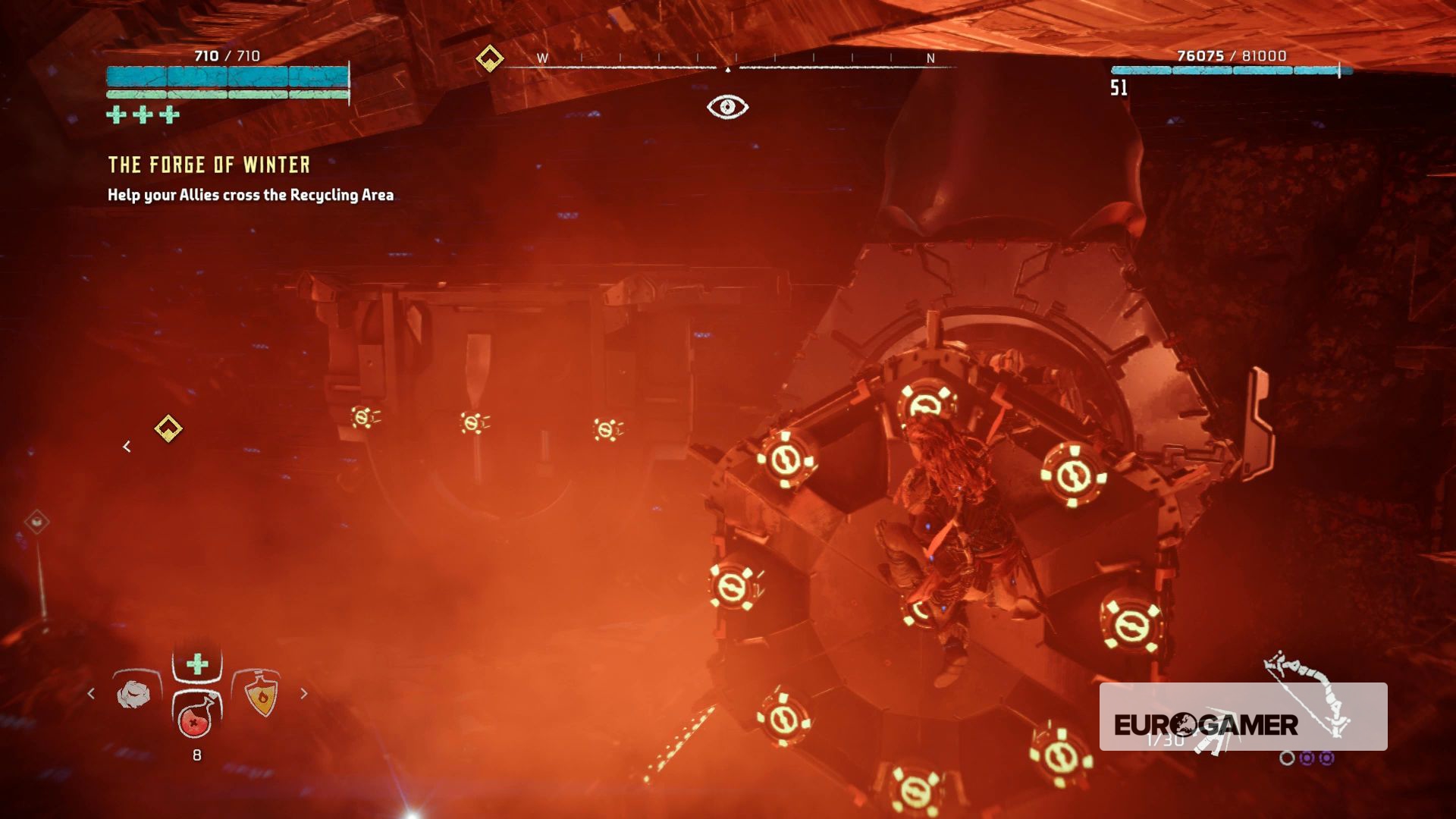Click the compass bar heading strip
The image size is (1456, 819).
click(728, 62)
